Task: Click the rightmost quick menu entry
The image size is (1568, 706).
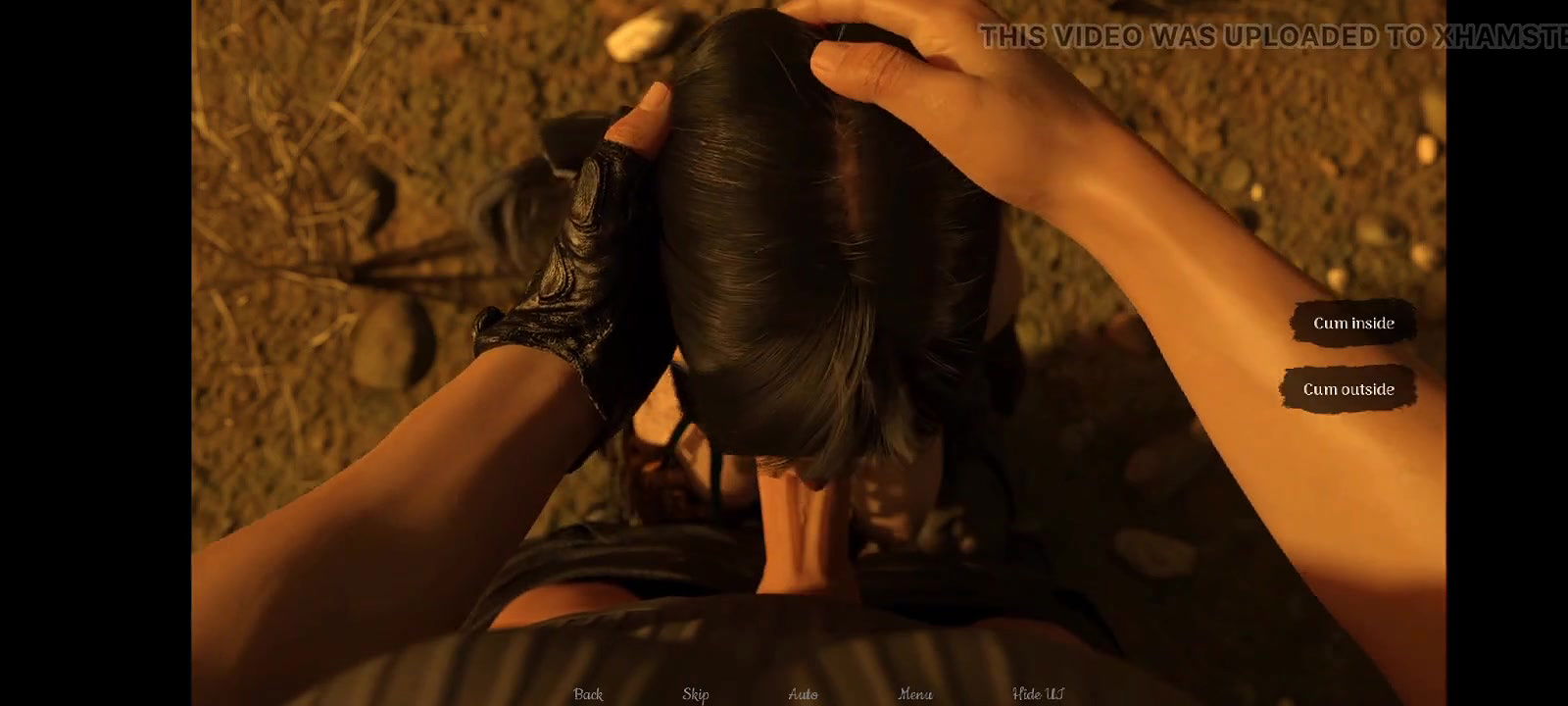Action: pos(1036,693)
